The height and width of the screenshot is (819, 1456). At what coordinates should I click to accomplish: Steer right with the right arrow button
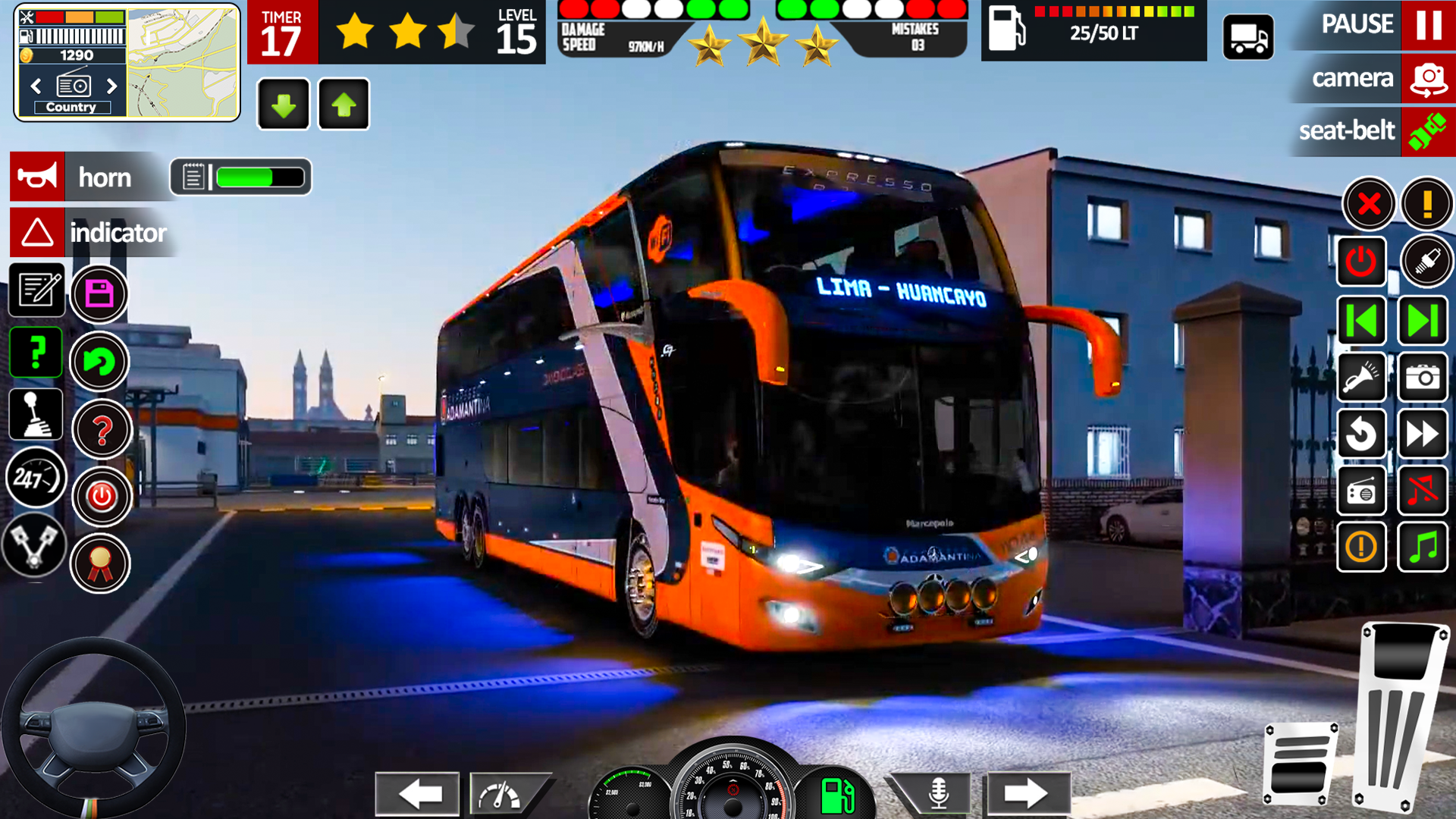1027,794
